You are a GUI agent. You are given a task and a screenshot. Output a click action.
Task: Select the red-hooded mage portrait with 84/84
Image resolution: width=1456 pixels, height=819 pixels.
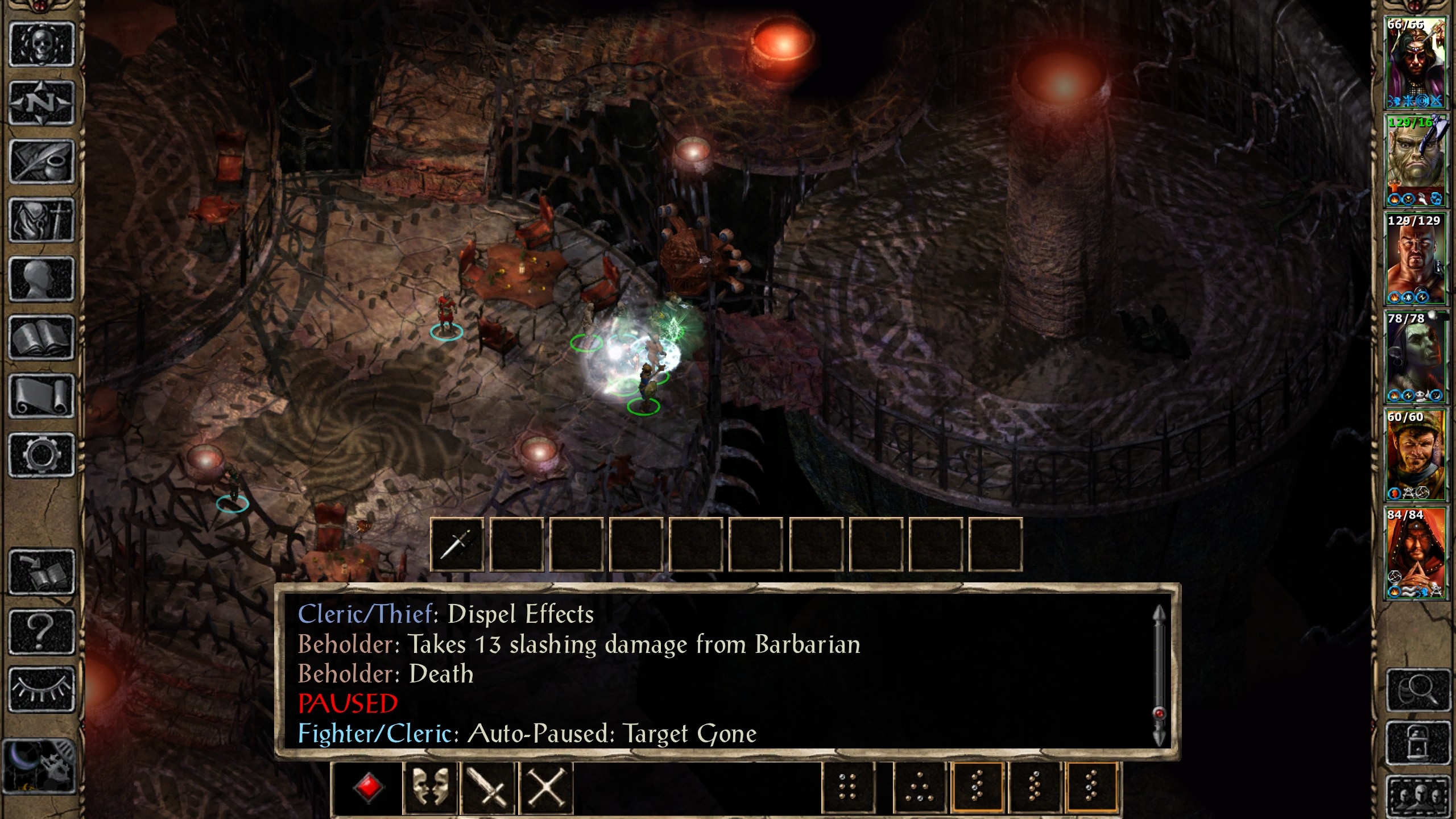click(x=1415, y=553)
